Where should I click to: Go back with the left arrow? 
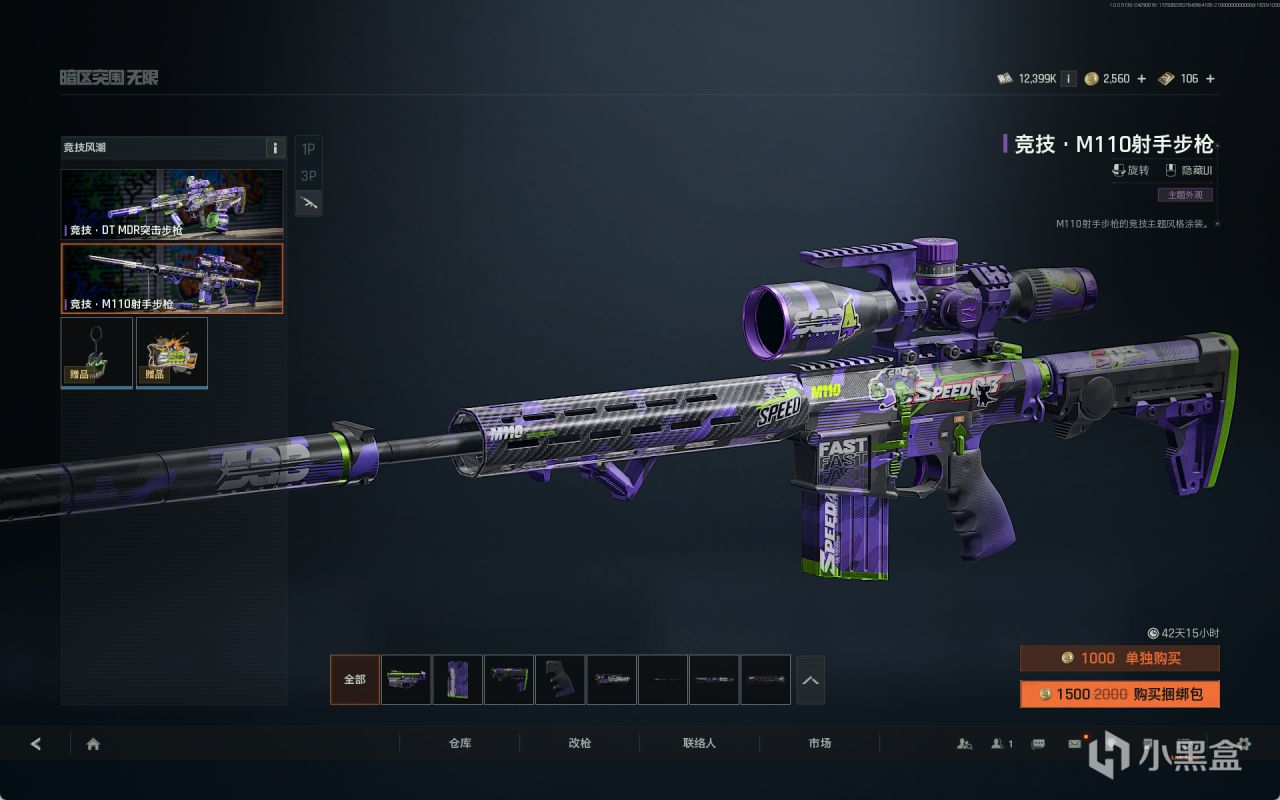coord(36,744)
